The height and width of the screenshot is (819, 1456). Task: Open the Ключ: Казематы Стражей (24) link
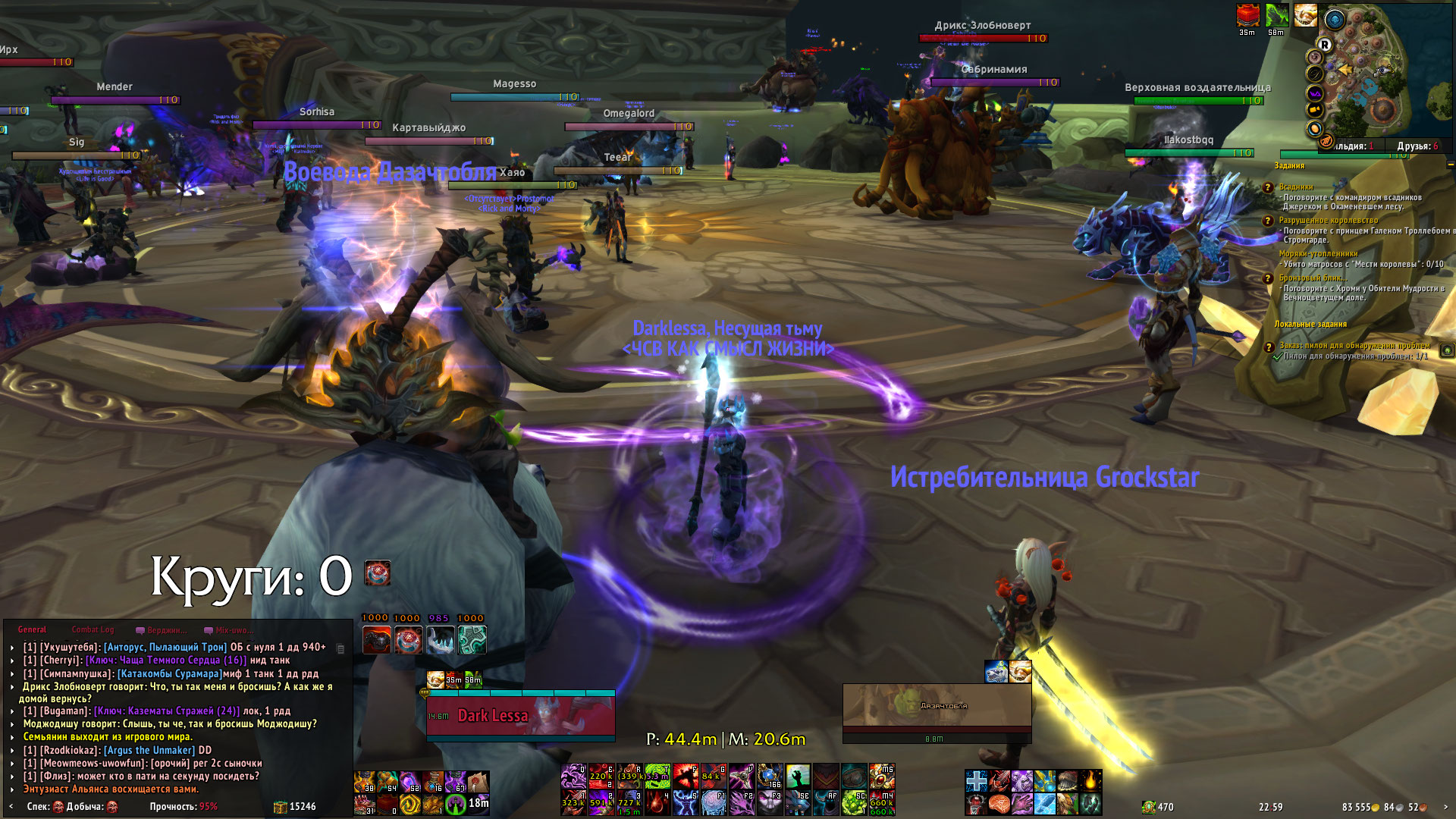coord(167,711)
